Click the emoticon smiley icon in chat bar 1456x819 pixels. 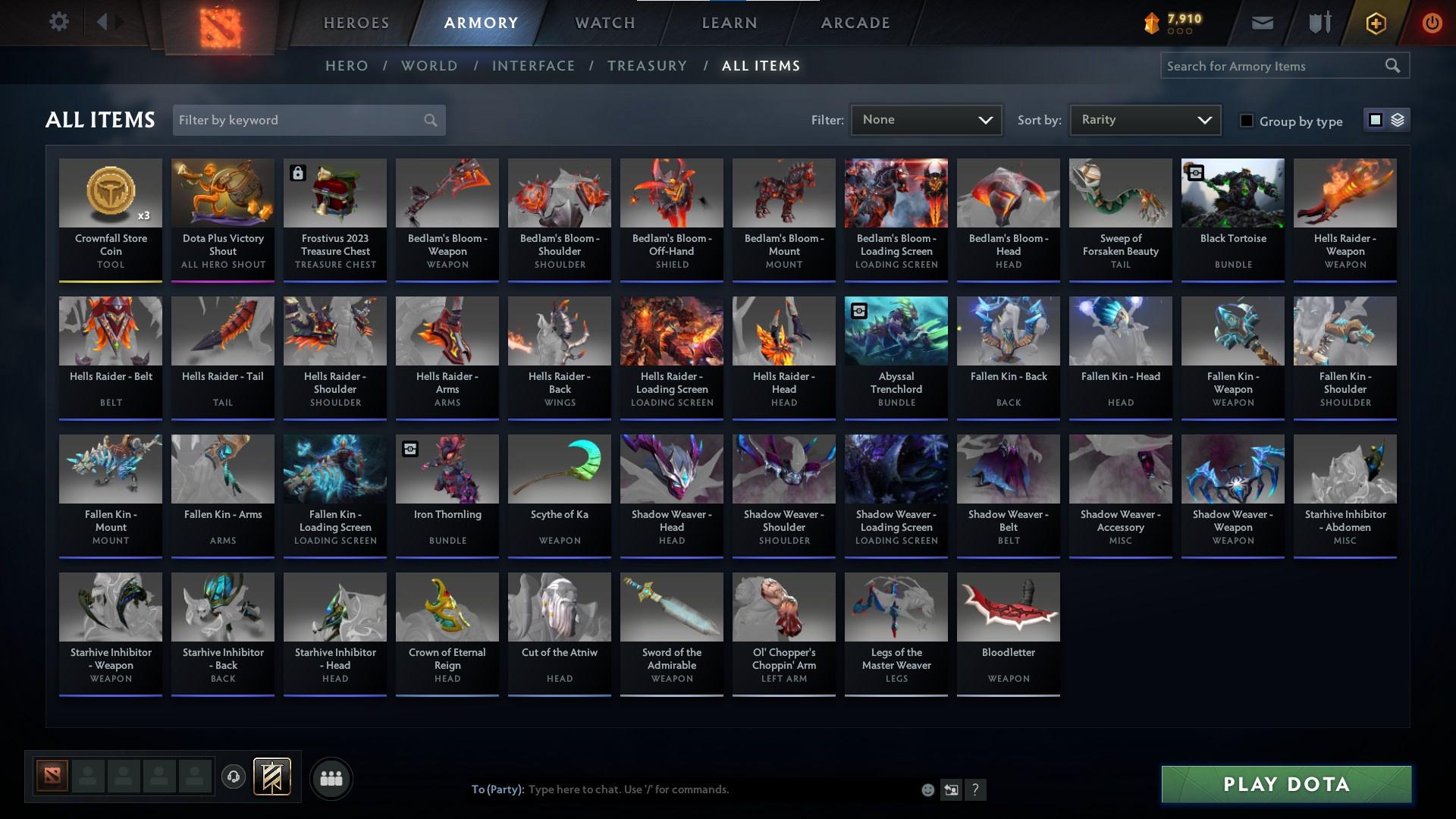pyautogui.click(x=927, y=789)
